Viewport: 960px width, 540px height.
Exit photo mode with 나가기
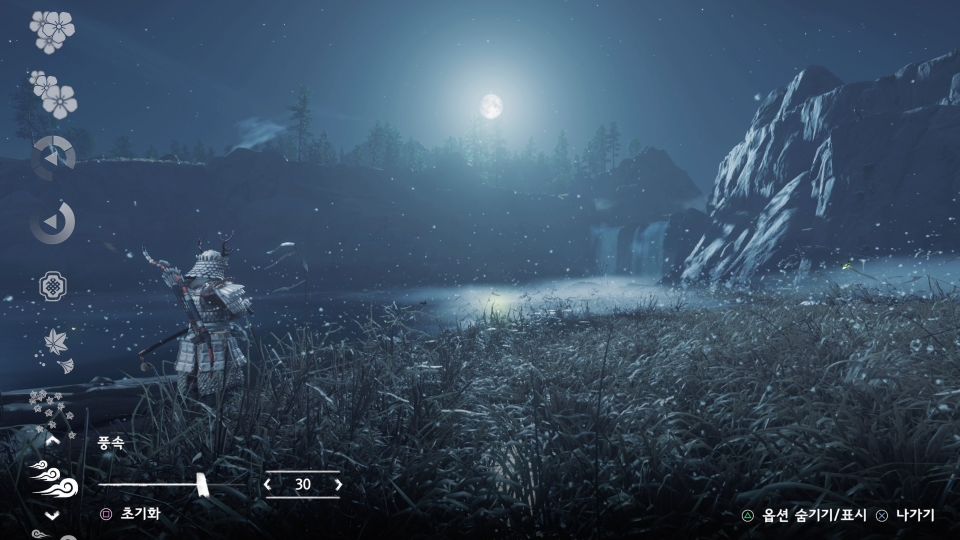click(x=914, y=516)
